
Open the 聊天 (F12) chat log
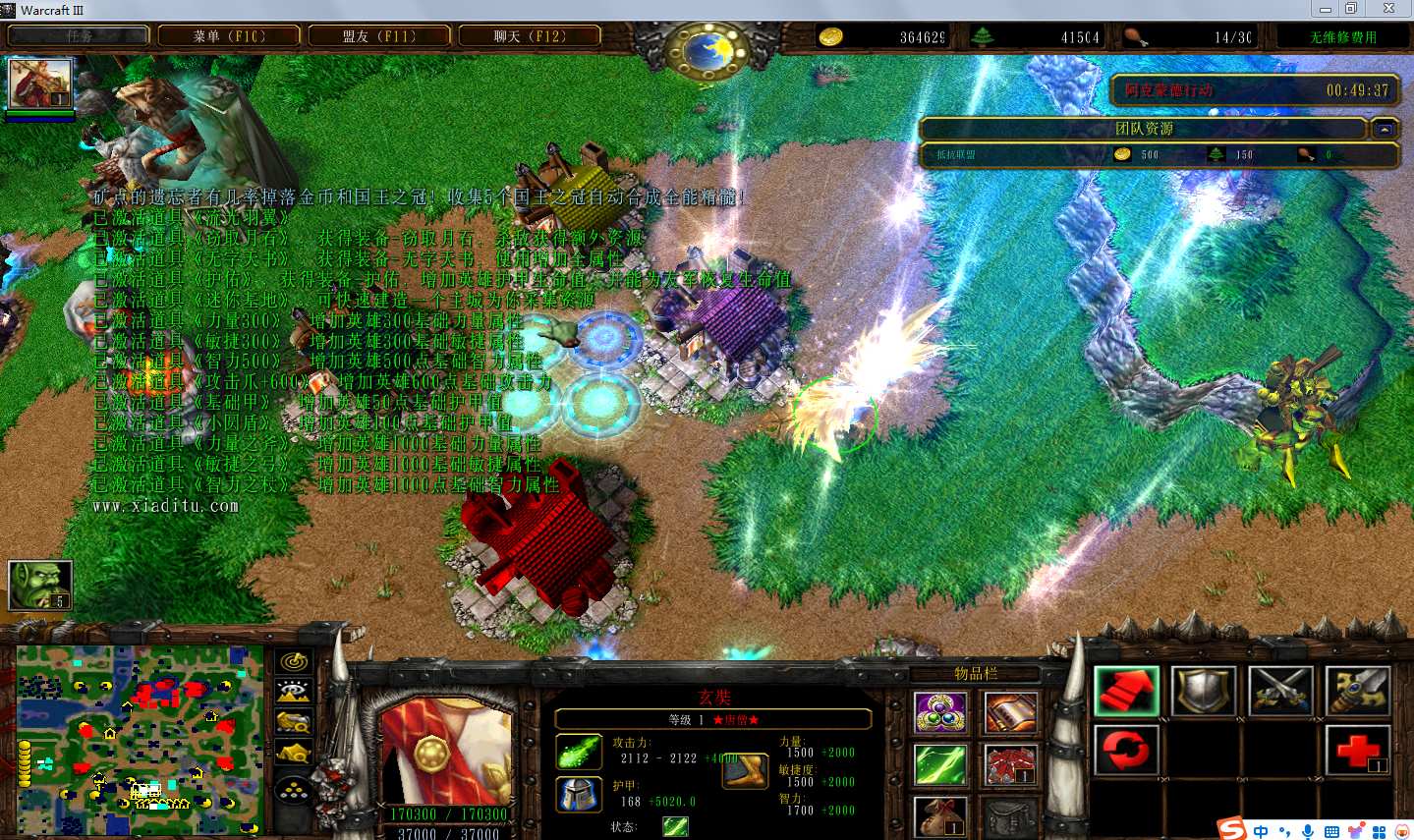530,36
